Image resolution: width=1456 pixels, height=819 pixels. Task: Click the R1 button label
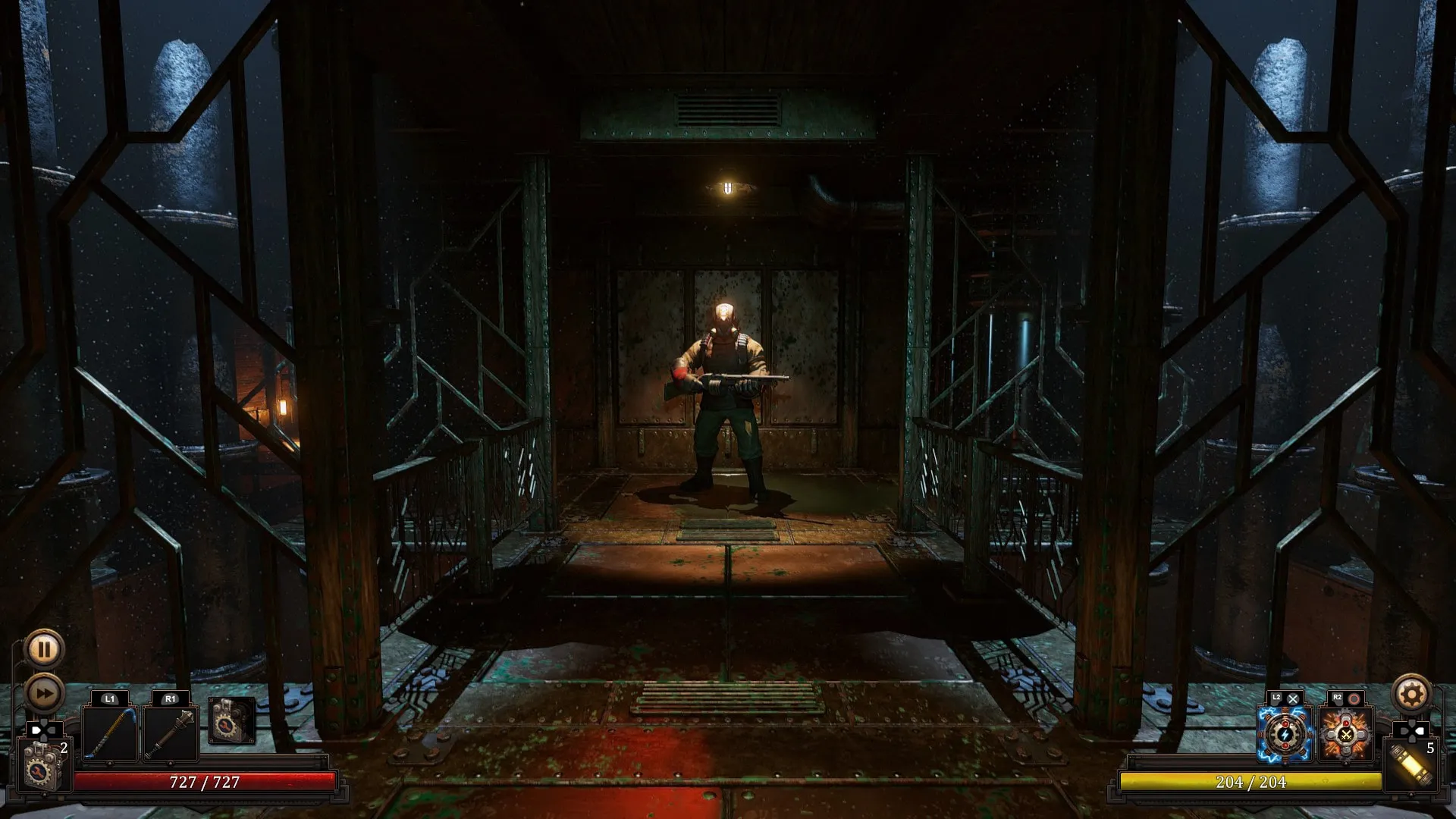pyautogui.click(x=170, y=698)
